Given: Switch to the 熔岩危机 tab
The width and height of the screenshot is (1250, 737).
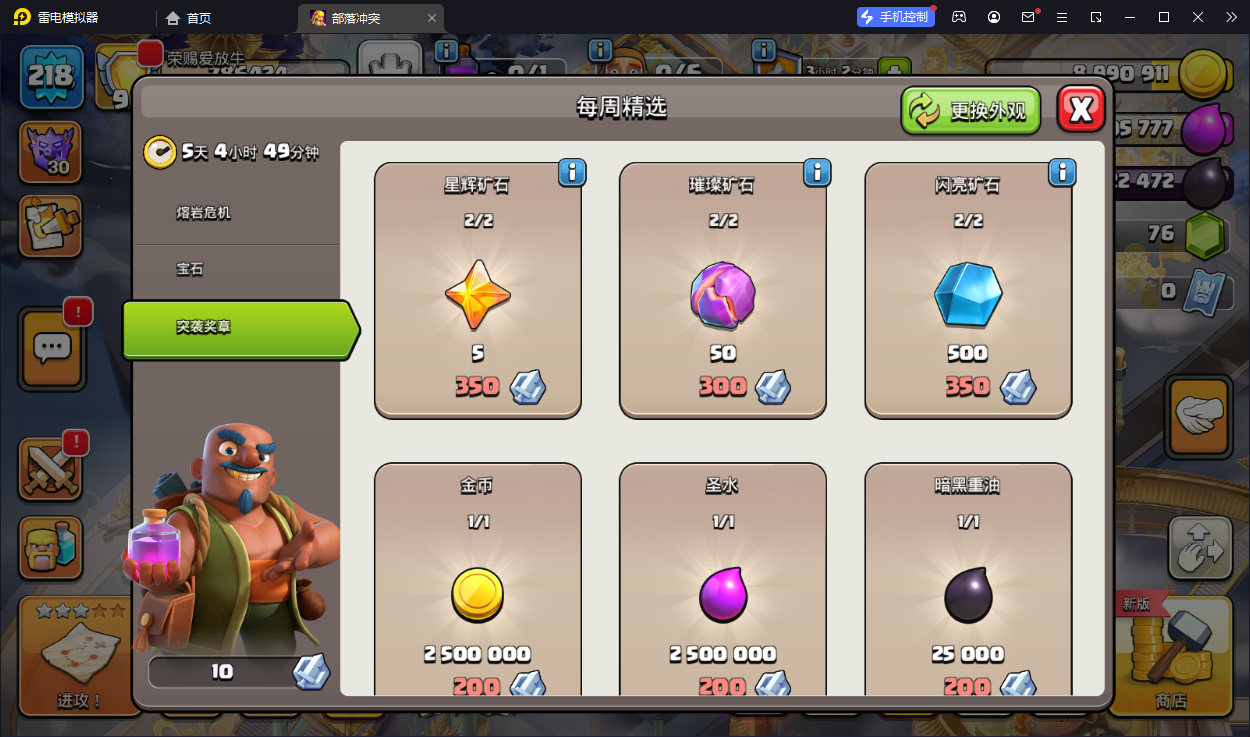Looking at the screenshot, I should point(204,213).
